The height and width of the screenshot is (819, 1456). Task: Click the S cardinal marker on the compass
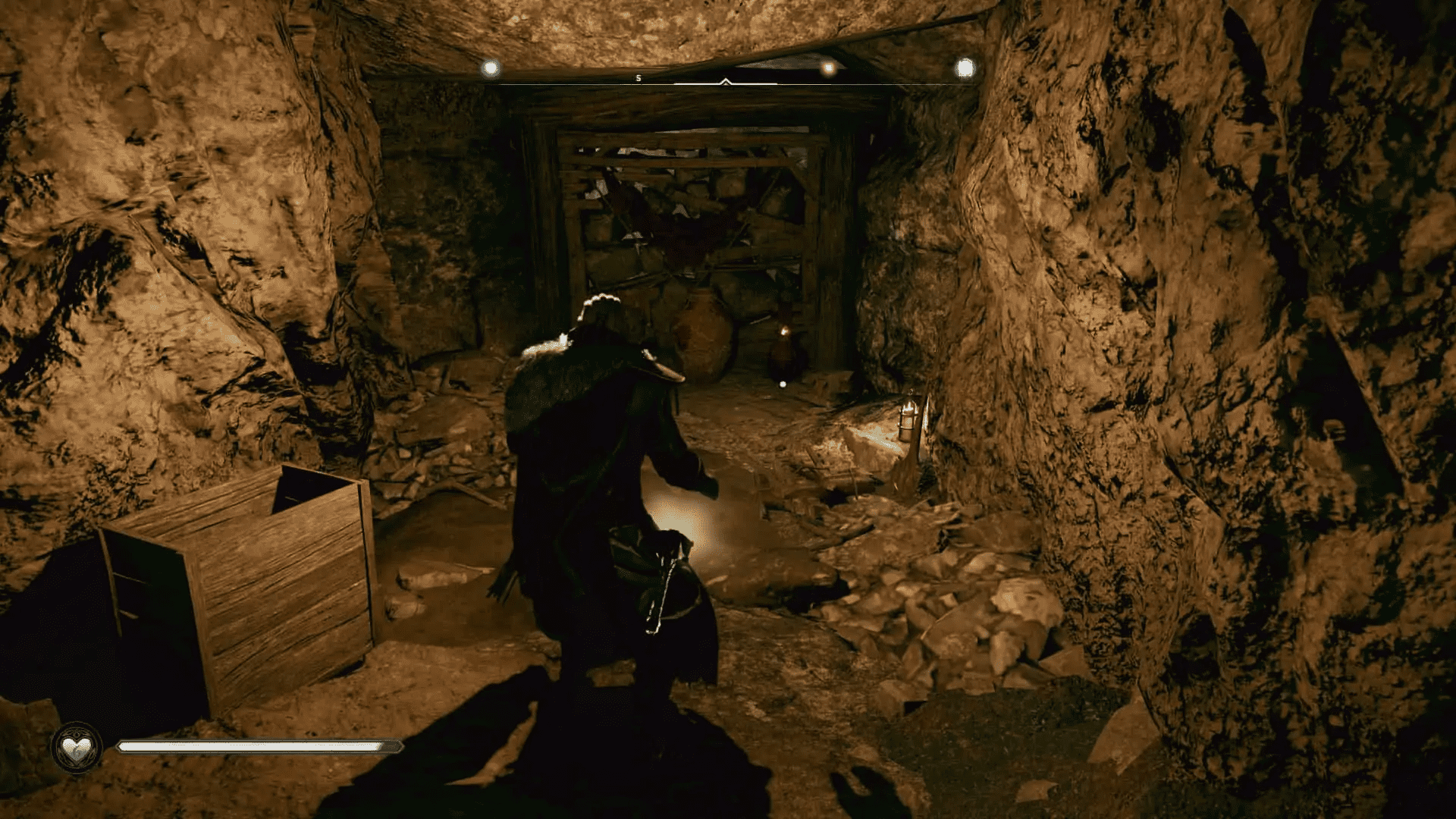pyautogui.click(x=638, y=77)
